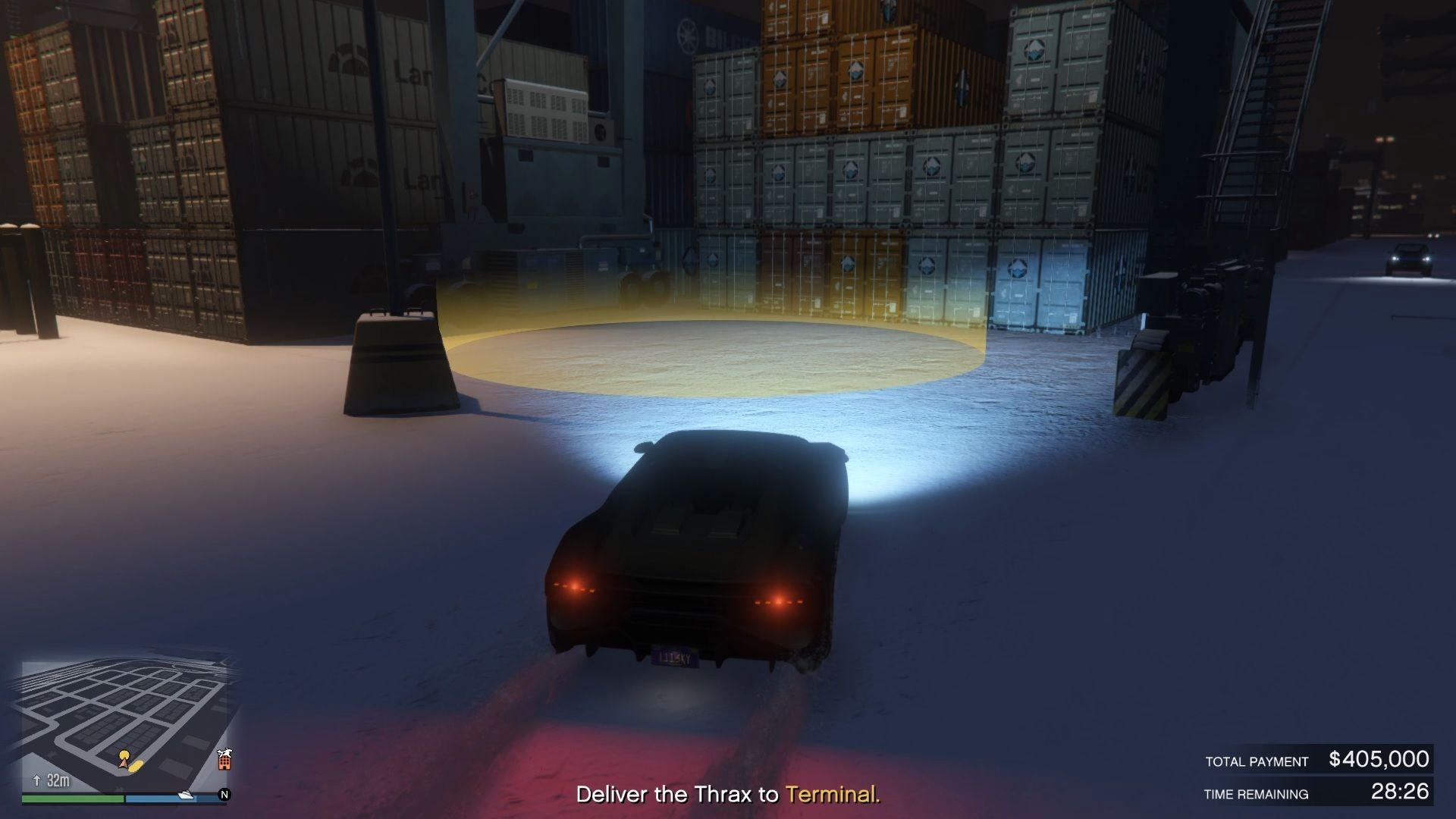Click the TOTAL PAYMENT $405,000 display

[1319, 758]
